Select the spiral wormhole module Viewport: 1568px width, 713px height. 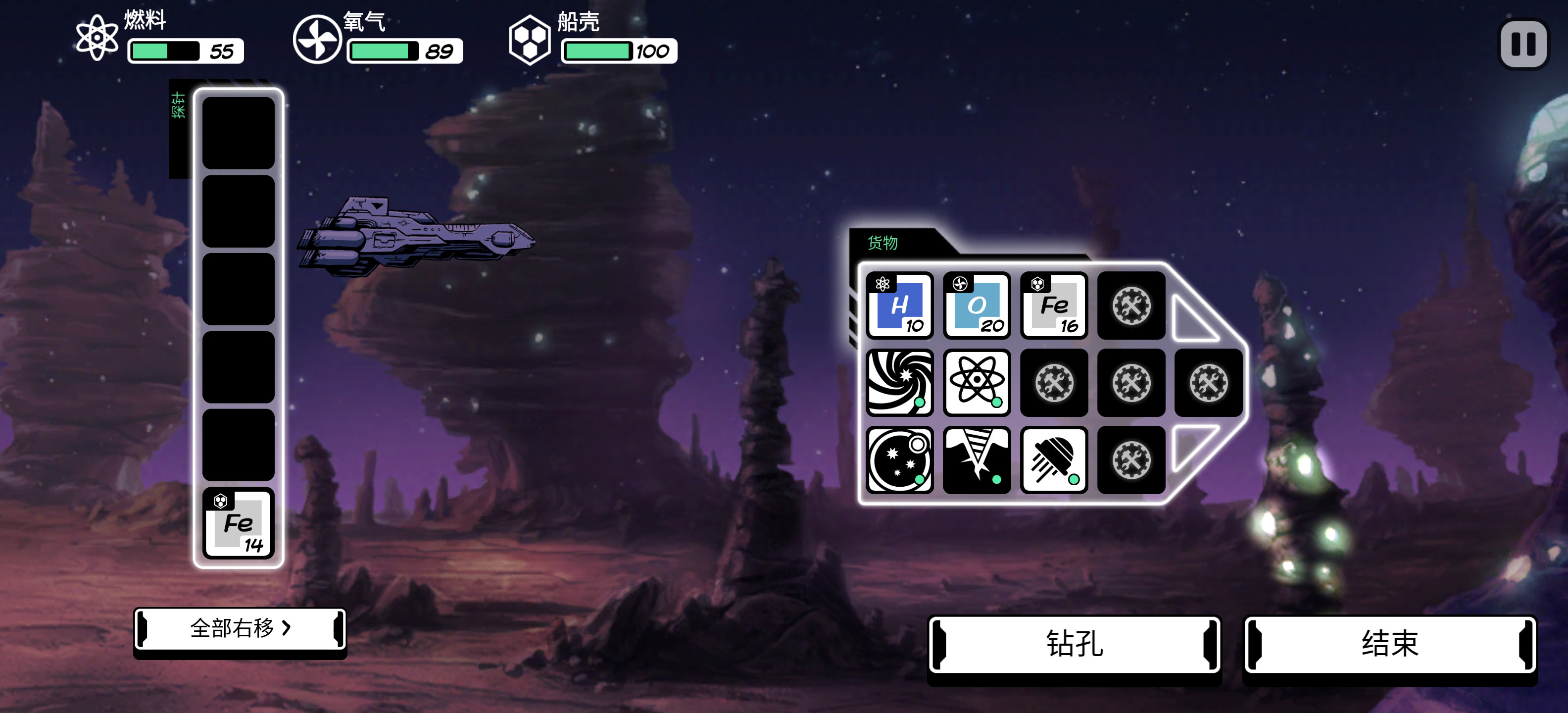[899, 382]
